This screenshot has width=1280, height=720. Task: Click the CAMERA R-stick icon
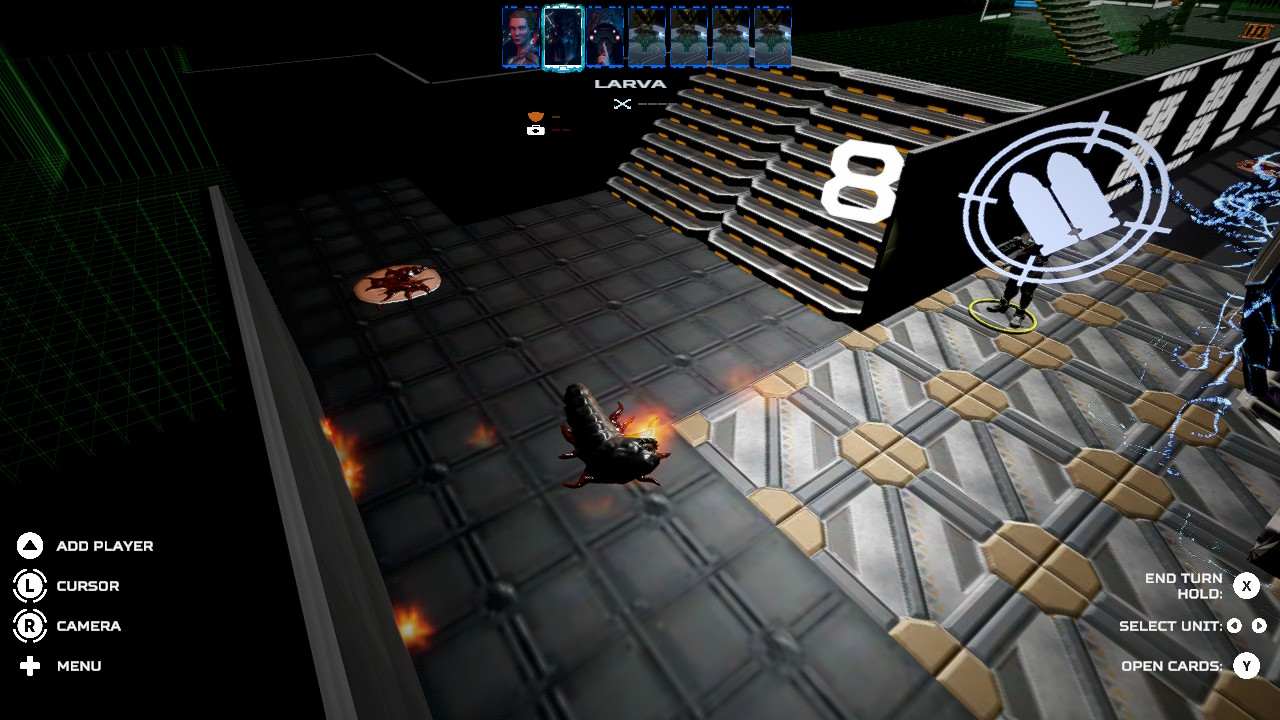pos(30,626)
